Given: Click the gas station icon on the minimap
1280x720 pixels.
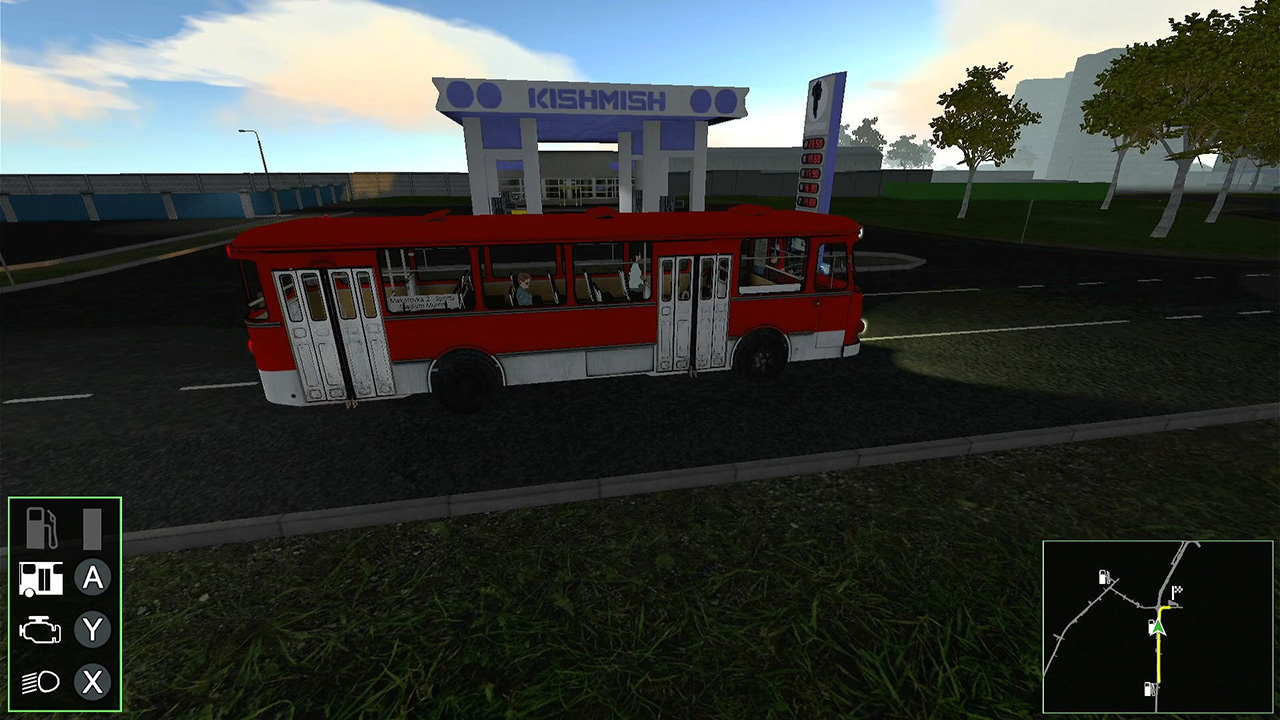Looking at the screenshot, I should click(1104, 577).
